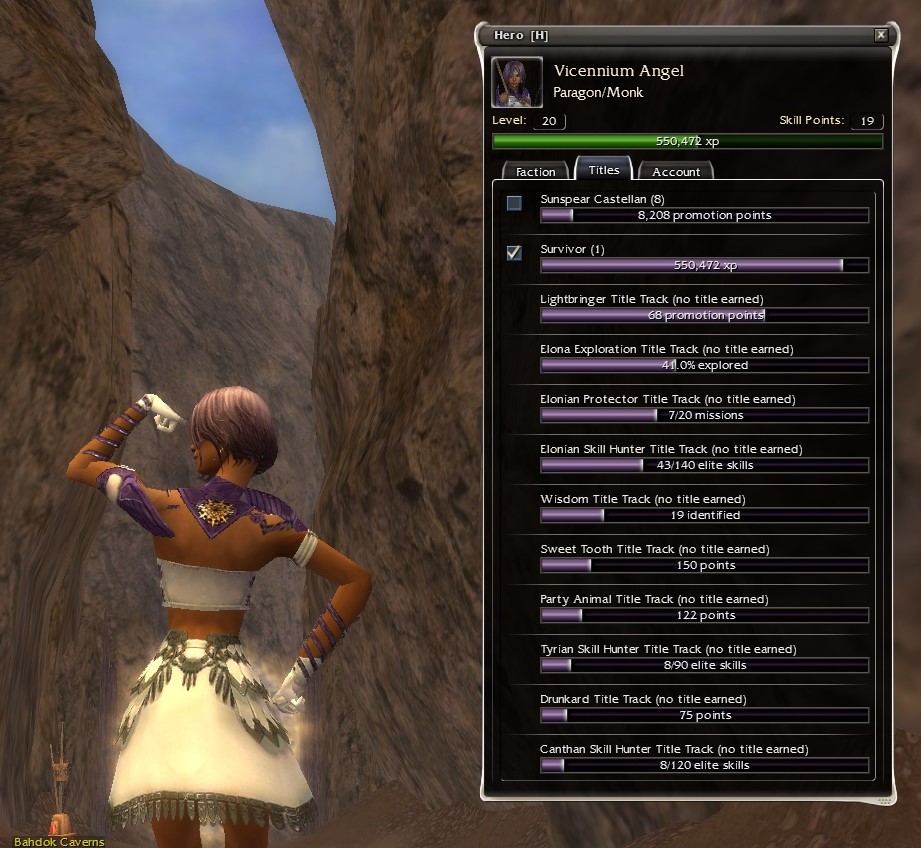The height and width of the screenshot is (848, 921).
Task: Select the Elona Exploration Title Track row
Action: point(704,358)
